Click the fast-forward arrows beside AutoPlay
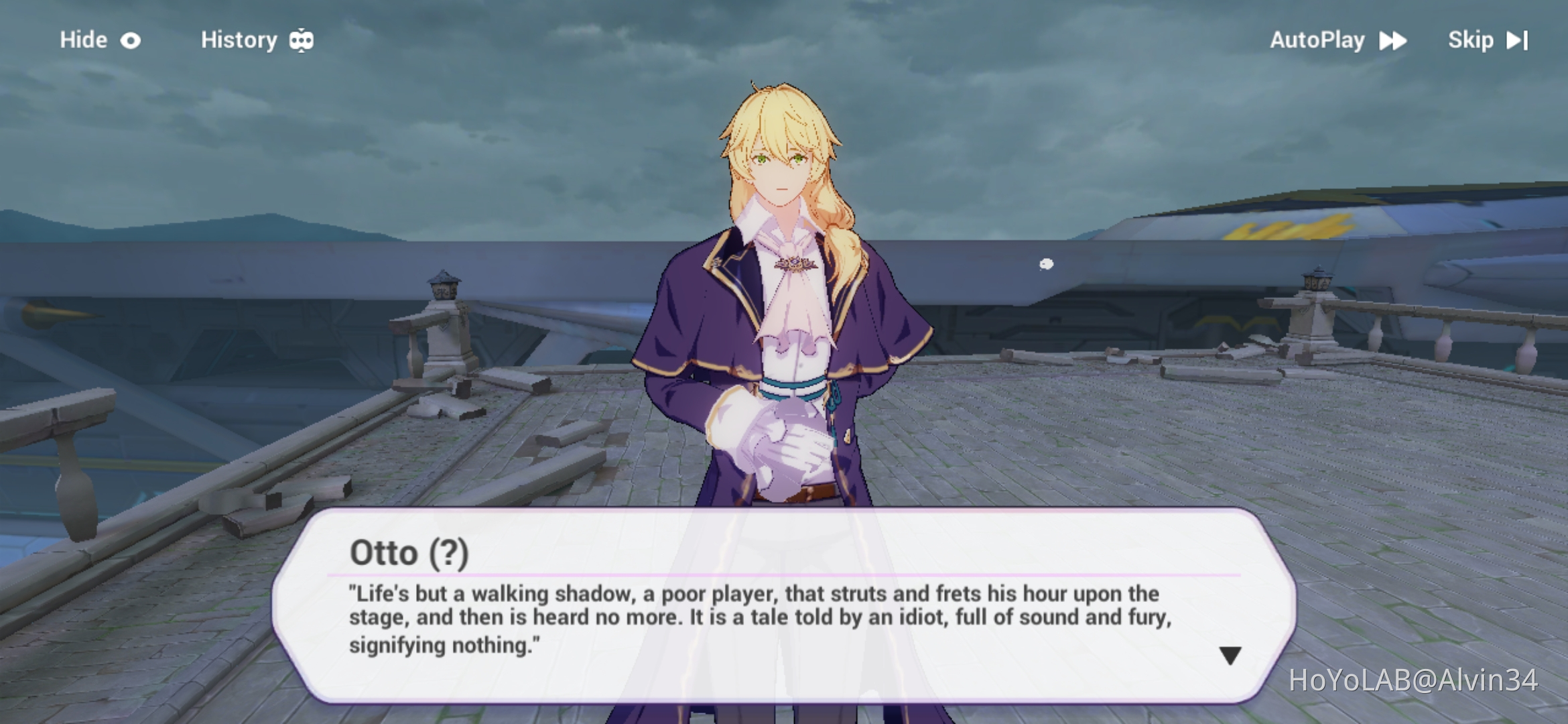Screen dimensions: 1568x724 [x=1393, y=41]
